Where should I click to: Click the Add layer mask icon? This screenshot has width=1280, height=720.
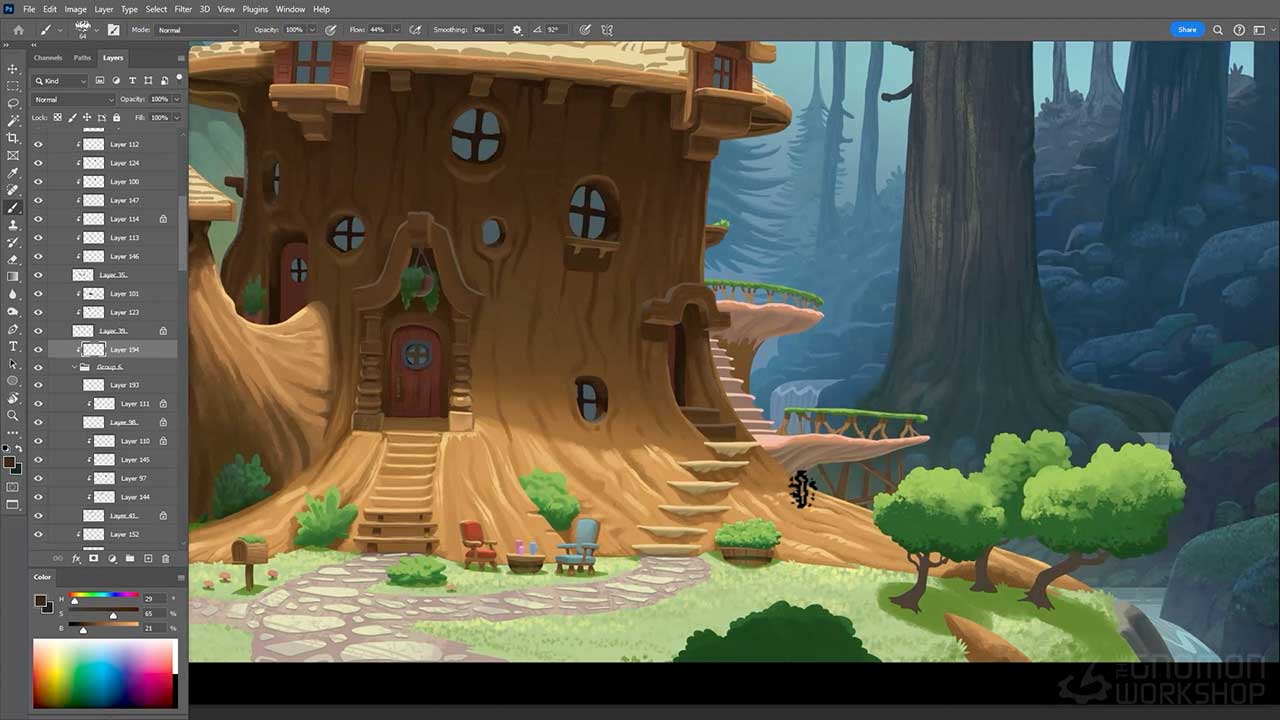tap(94, 558)
